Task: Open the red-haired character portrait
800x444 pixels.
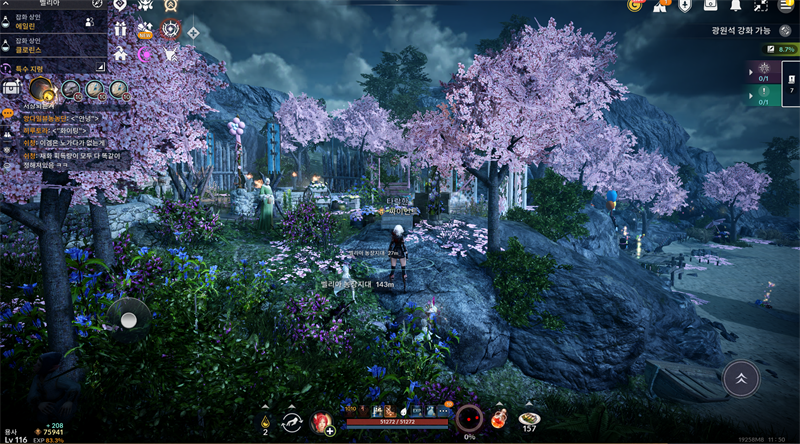Action: pyautogui.click(x=322, y=422)
